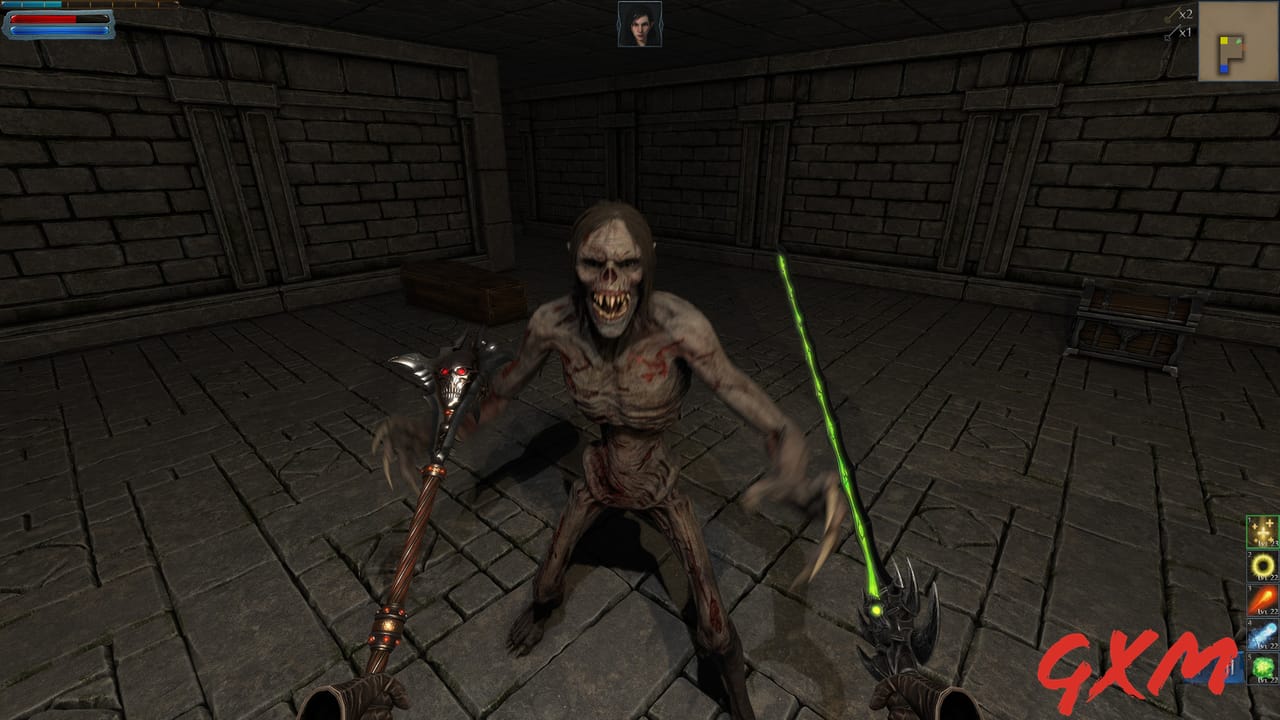Cast the green poison cloud spell in slot 5
Viewport: 1280px width, 720px height.
[x=1264, y=665]
